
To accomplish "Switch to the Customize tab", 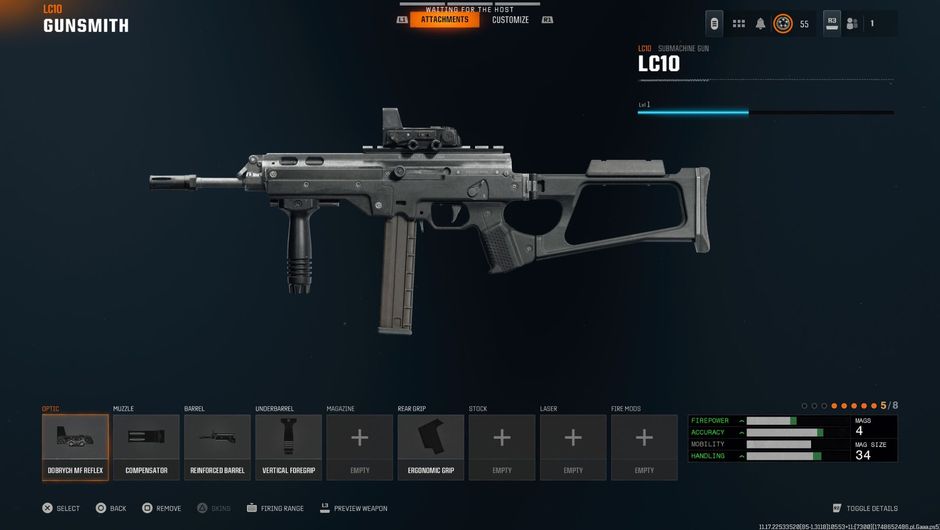I will tap(510, 20).
